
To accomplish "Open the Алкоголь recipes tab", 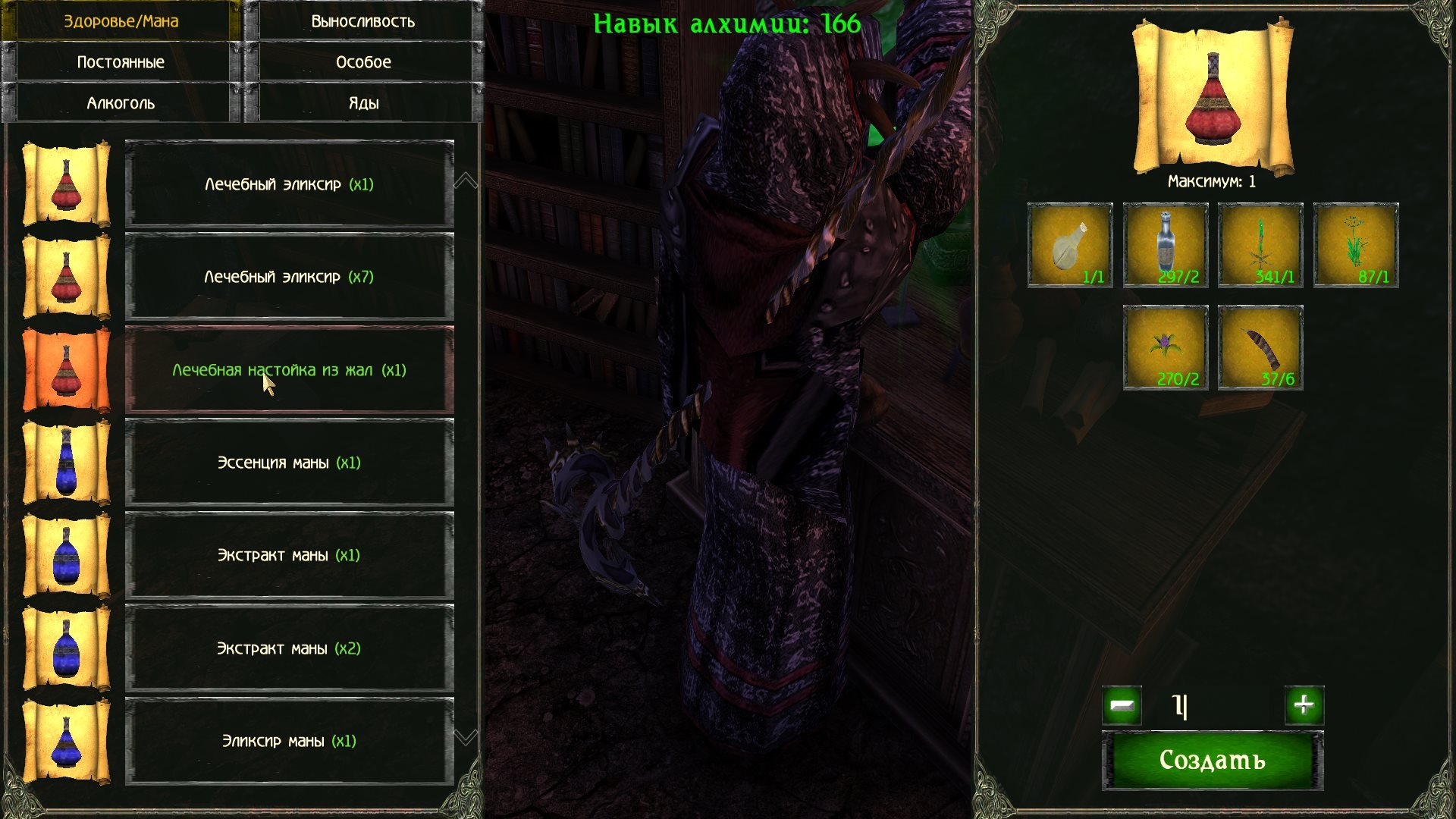I will [x=121, y=103].
